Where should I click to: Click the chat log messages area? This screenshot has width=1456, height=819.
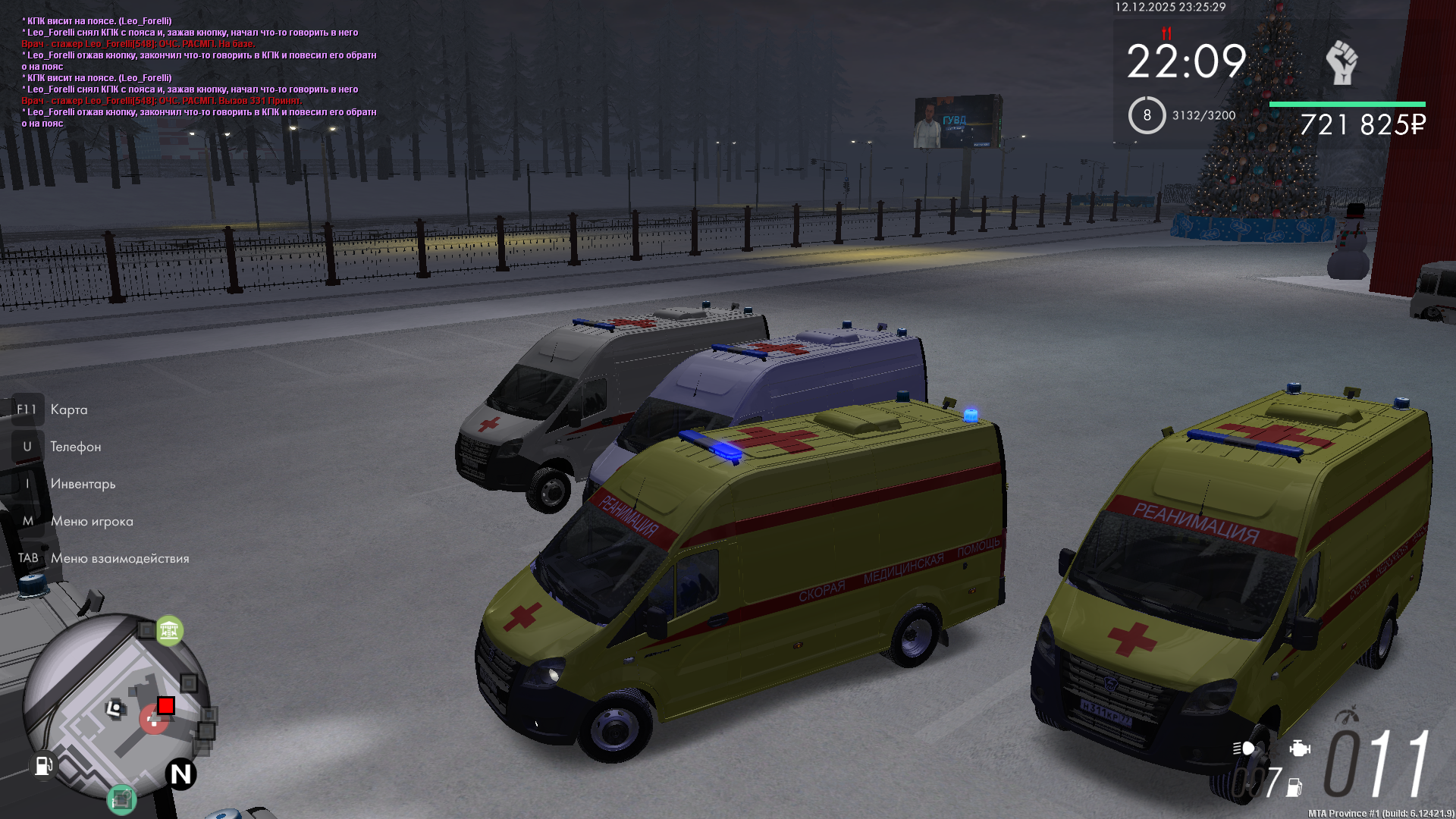(x=199, y=72)
